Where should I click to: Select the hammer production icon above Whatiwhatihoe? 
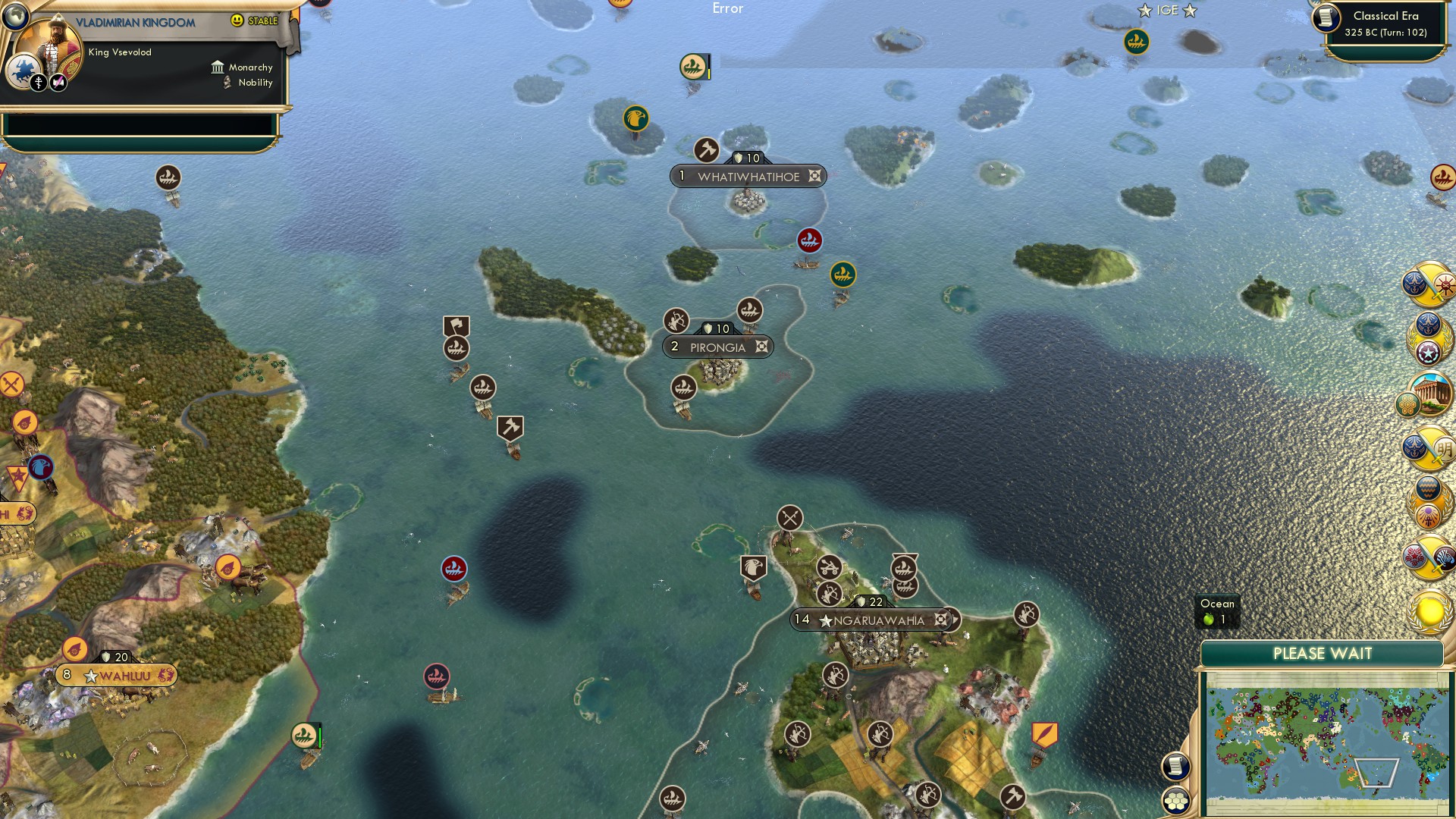point(705,151)
